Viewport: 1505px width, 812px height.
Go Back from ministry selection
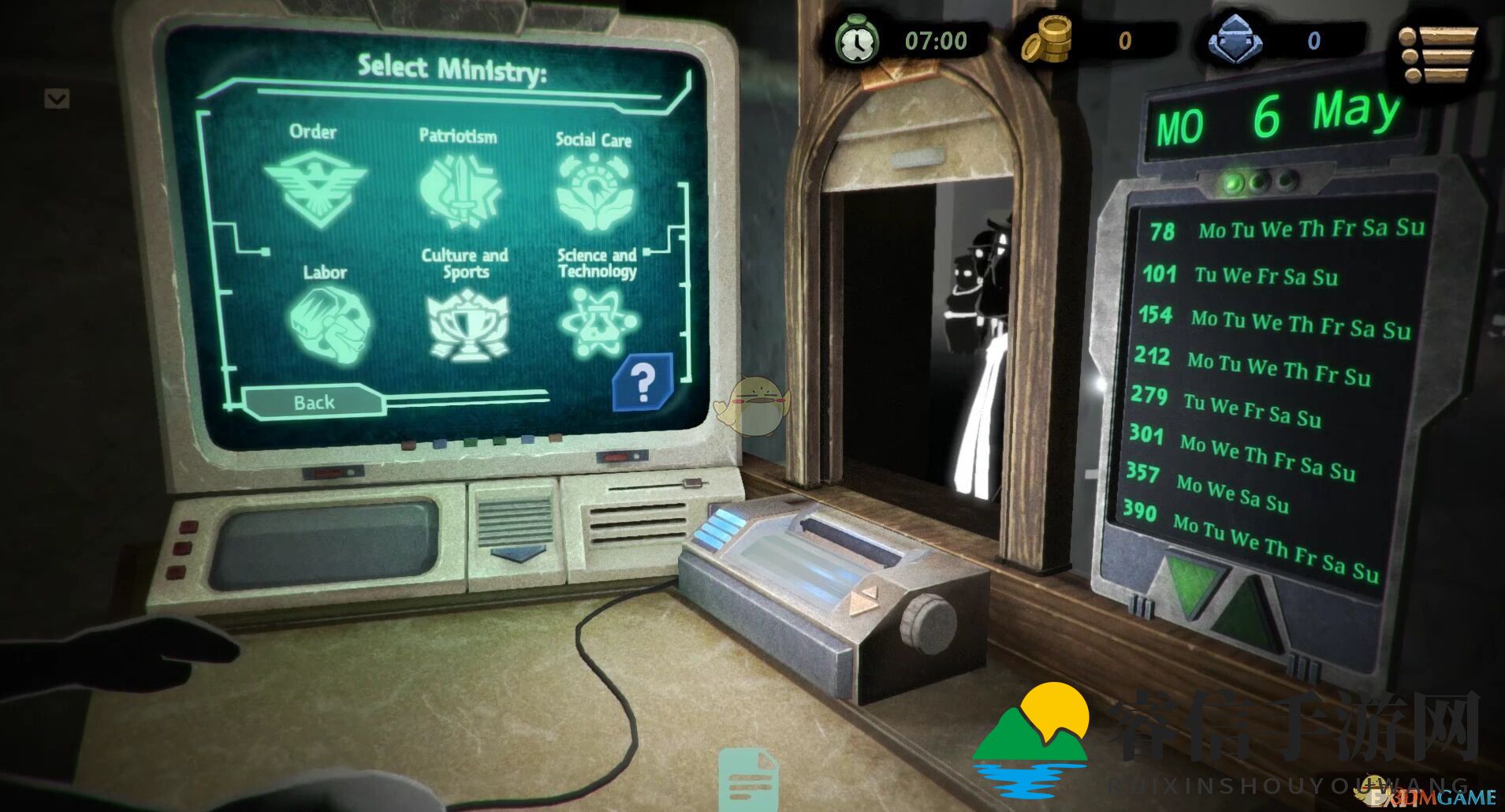tap(315, 402)
